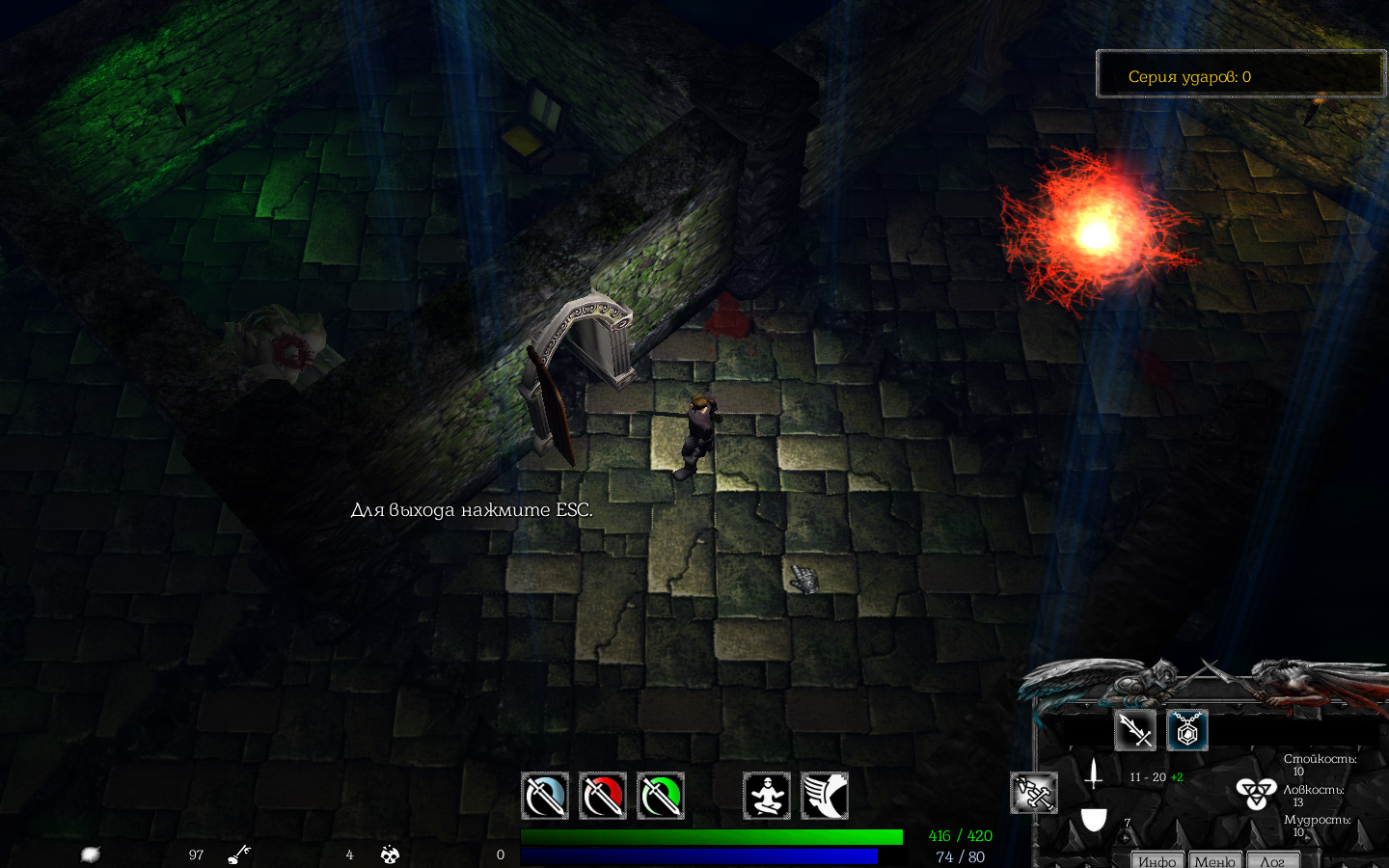This screenshot has width=1389, height=868.
Task: Select the equipped amulet slot
Action: 1187,730
